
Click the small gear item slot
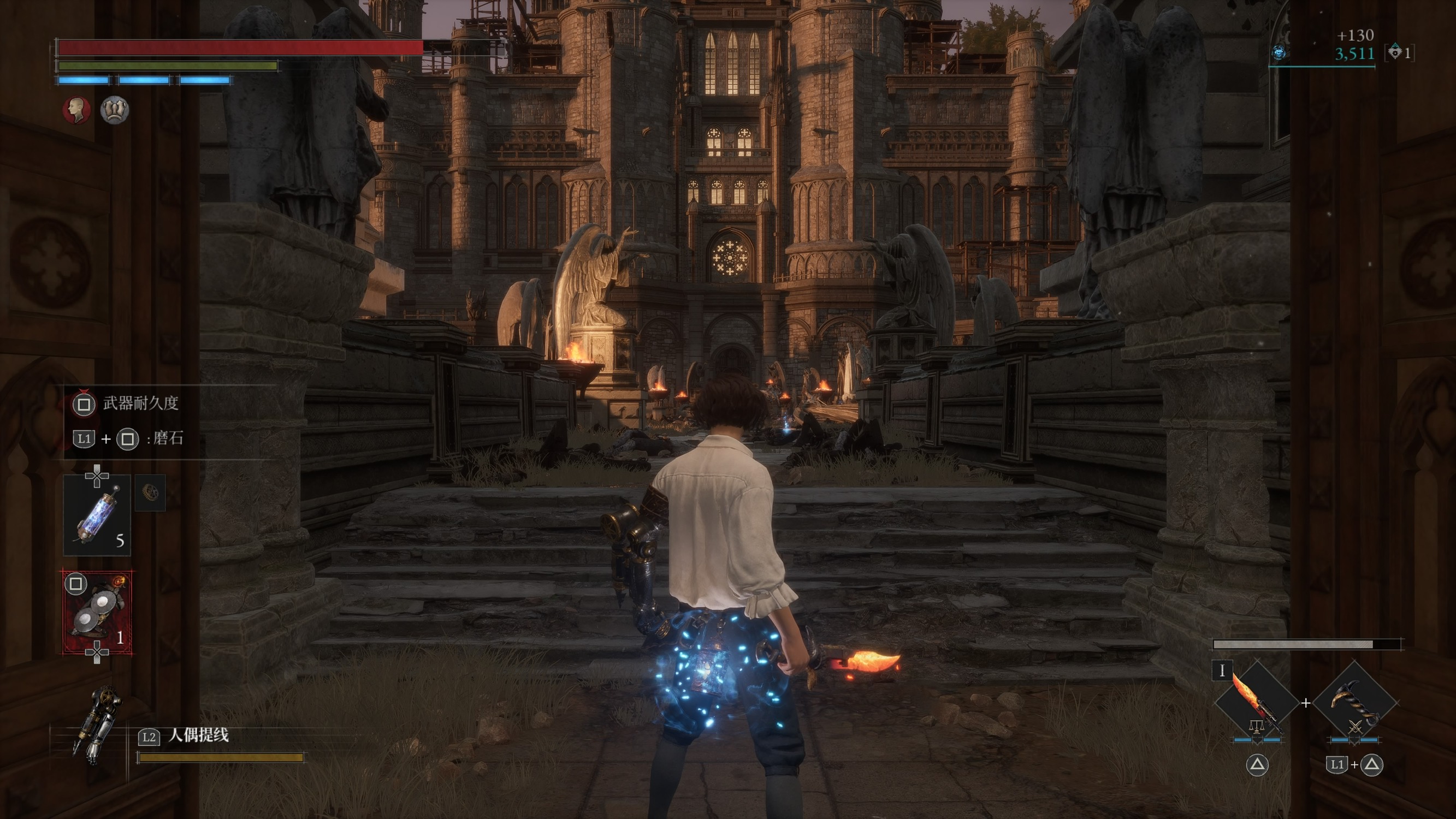pyautogui.click(x=150, y=493)
